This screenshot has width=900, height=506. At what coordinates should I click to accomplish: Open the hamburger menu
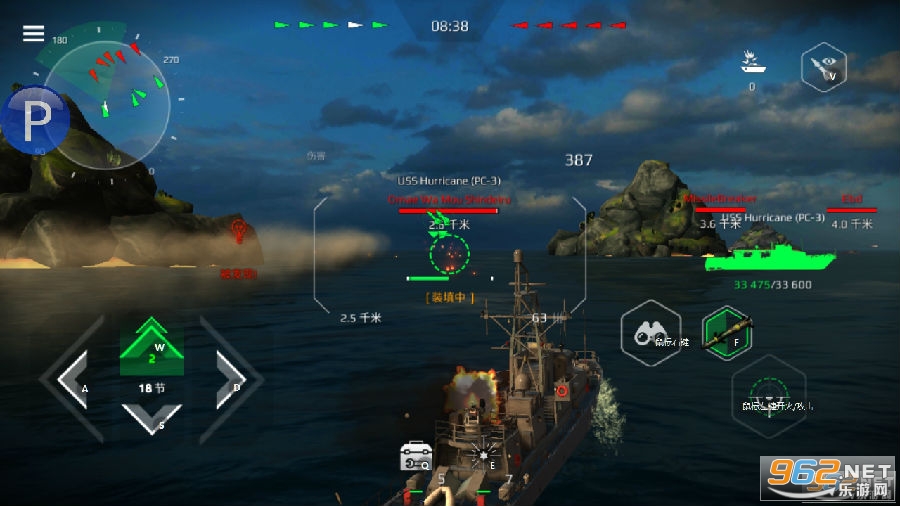34,33
